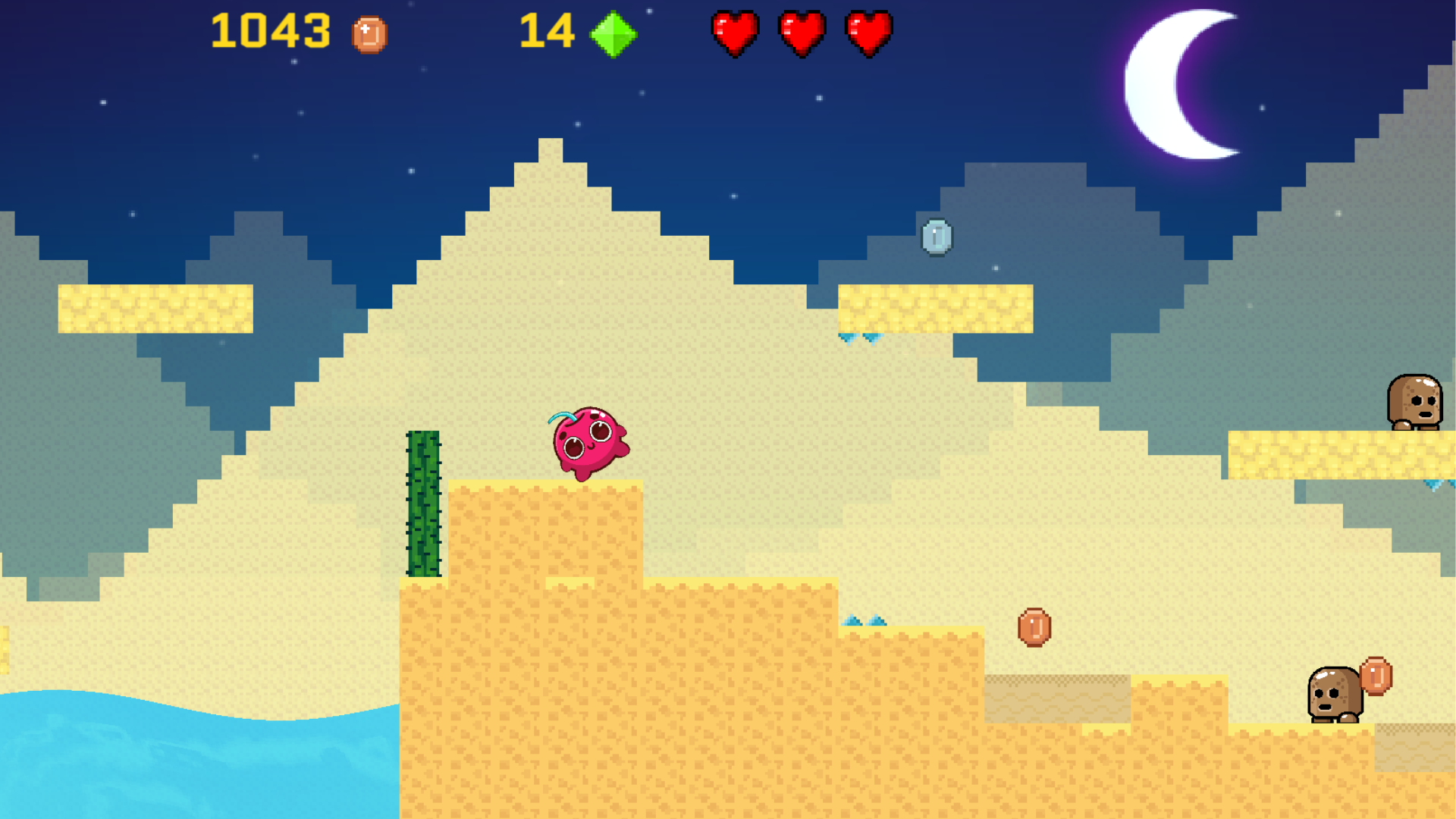Image resolution: width=1456 pixels, height=819 pixels.
Task: Select the middle red heart indicator
Action: (x=802, y=33)
